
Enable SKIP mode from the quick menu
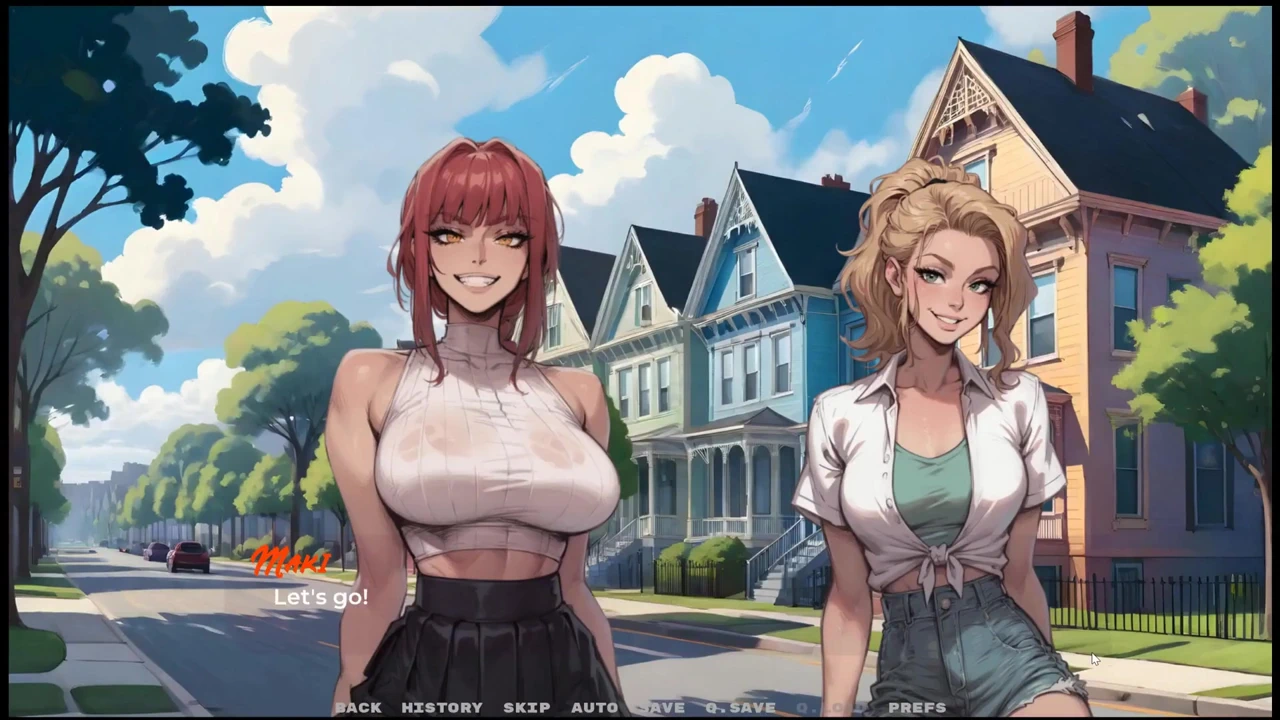click(x=527, y=707)
